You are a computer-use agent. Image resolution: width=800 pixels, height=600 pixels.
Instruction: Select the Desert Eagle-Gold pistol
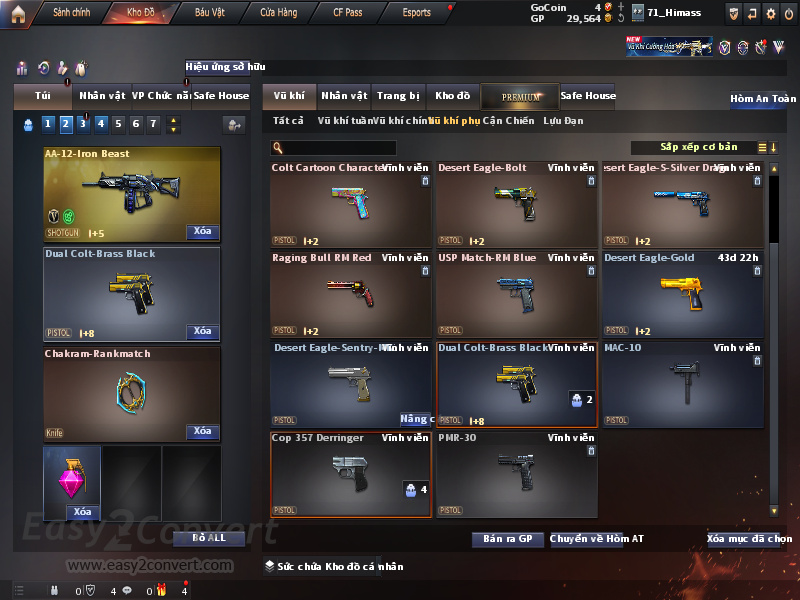(682, 292)
